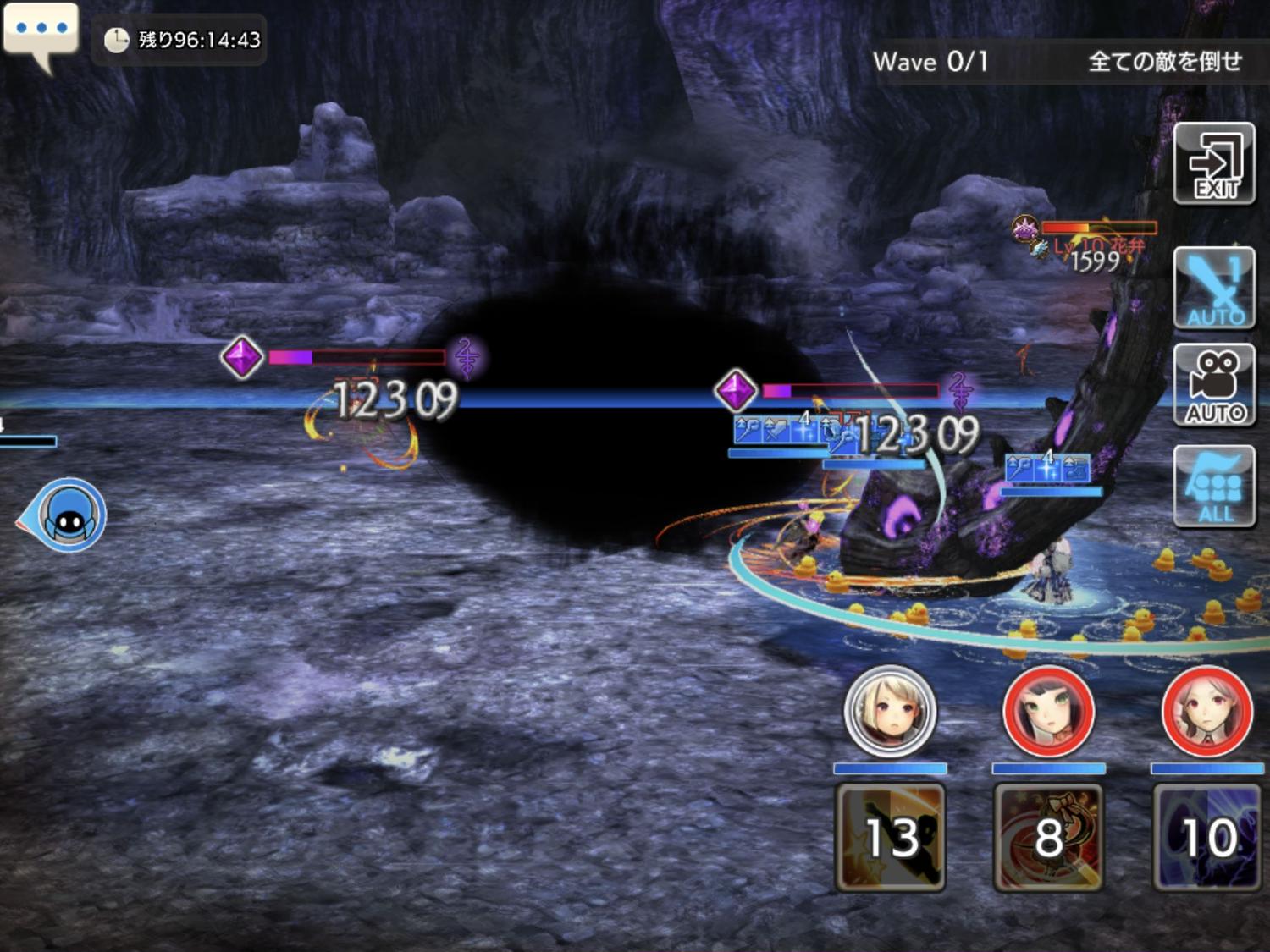Activate the skill with cooldown 13

point(890,836)
